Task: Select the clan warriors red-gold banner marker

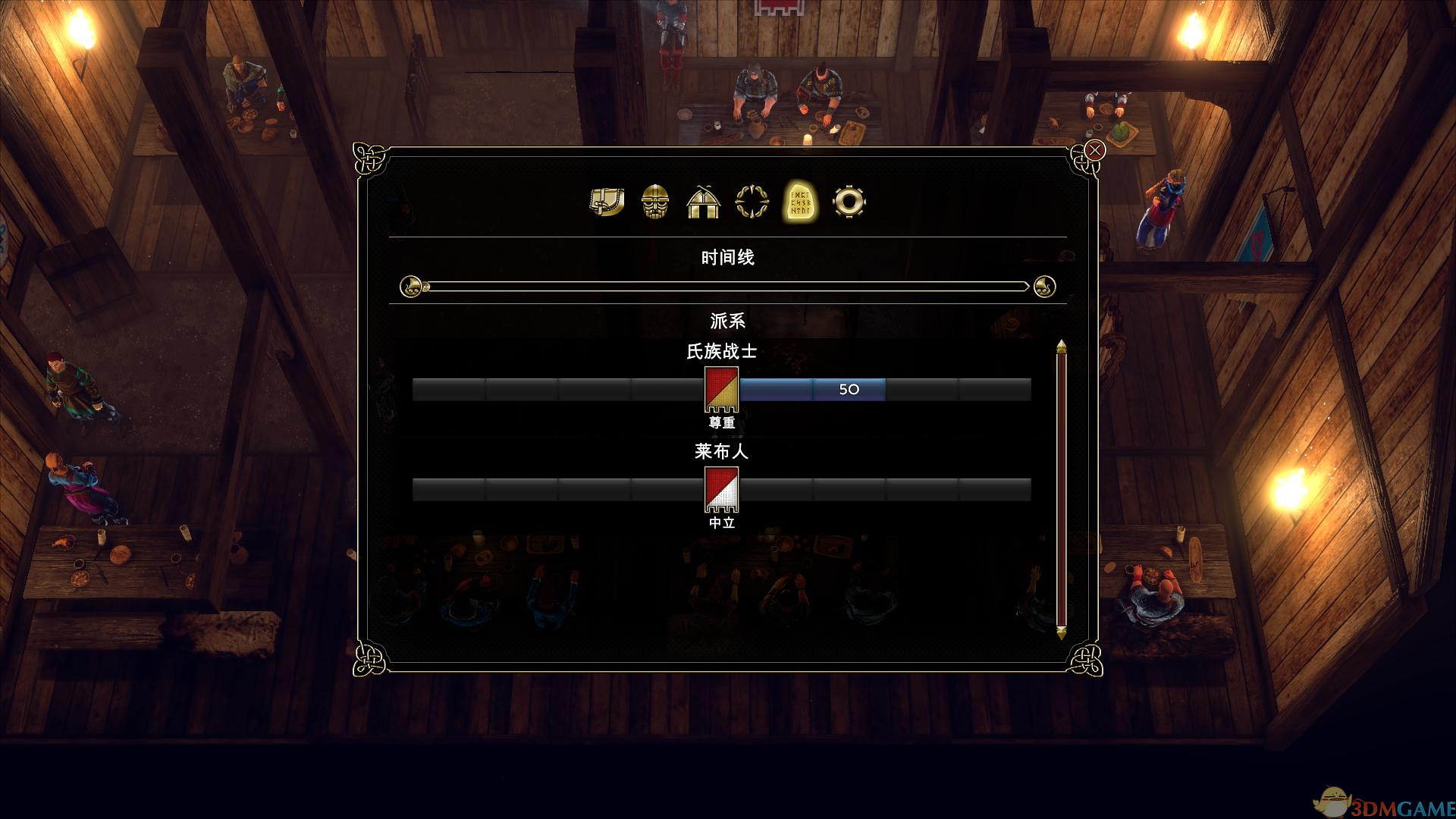Action: 721,388
